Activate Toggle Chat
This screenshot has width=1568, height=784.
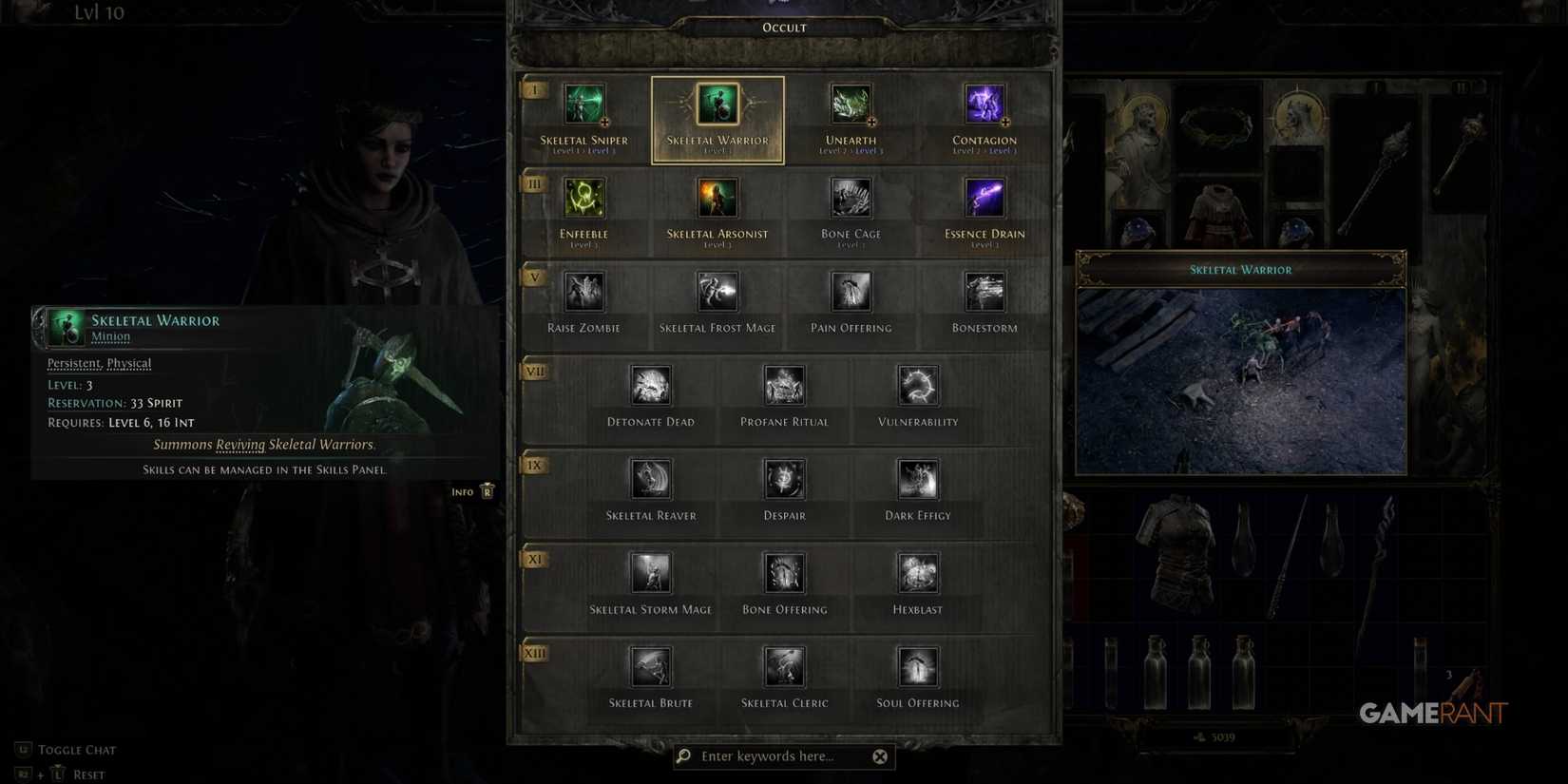[76, 749]
